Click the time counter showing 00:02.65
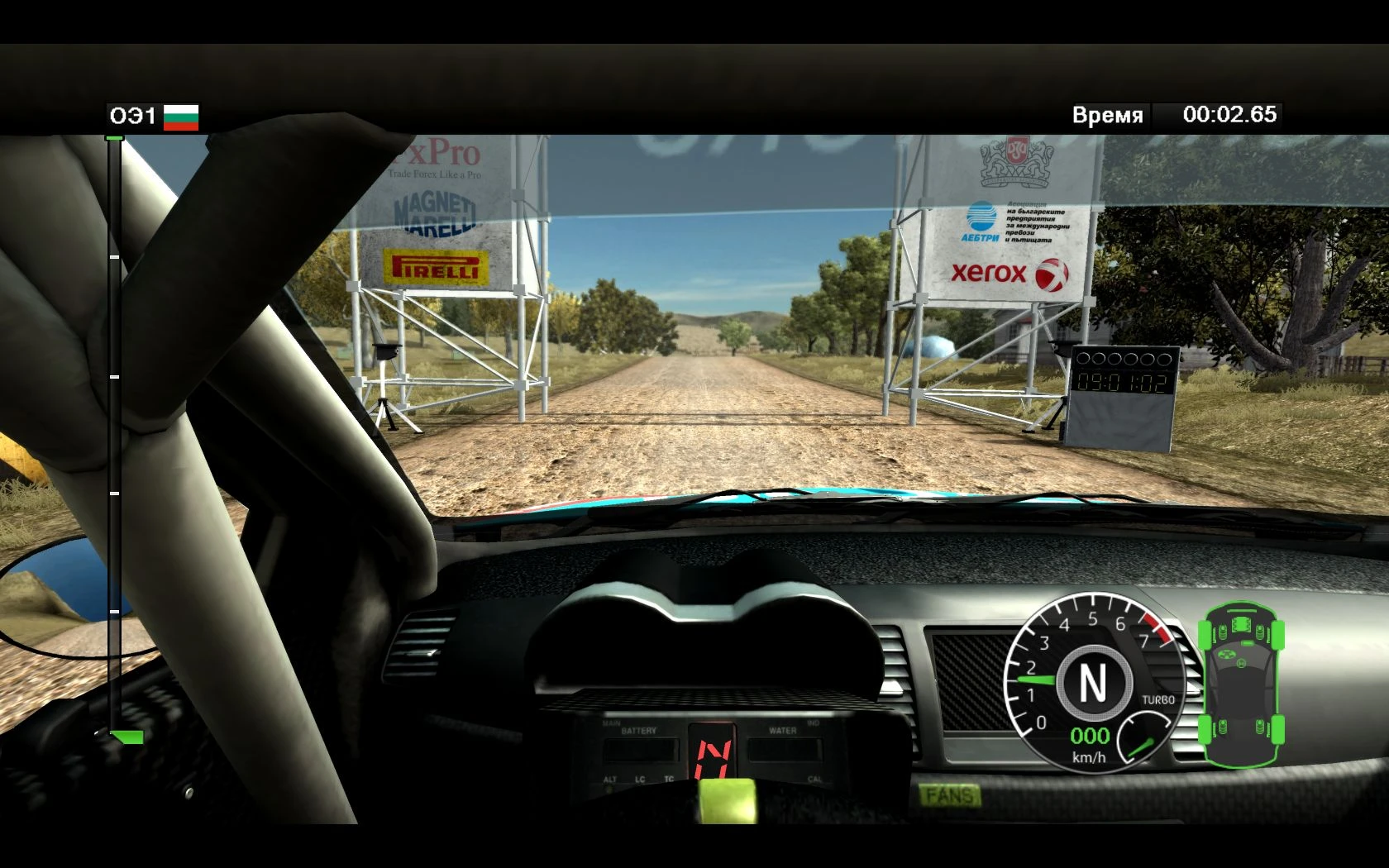Image resolution: width=1389 pixels, height=868 pixels. point(1228,115)
